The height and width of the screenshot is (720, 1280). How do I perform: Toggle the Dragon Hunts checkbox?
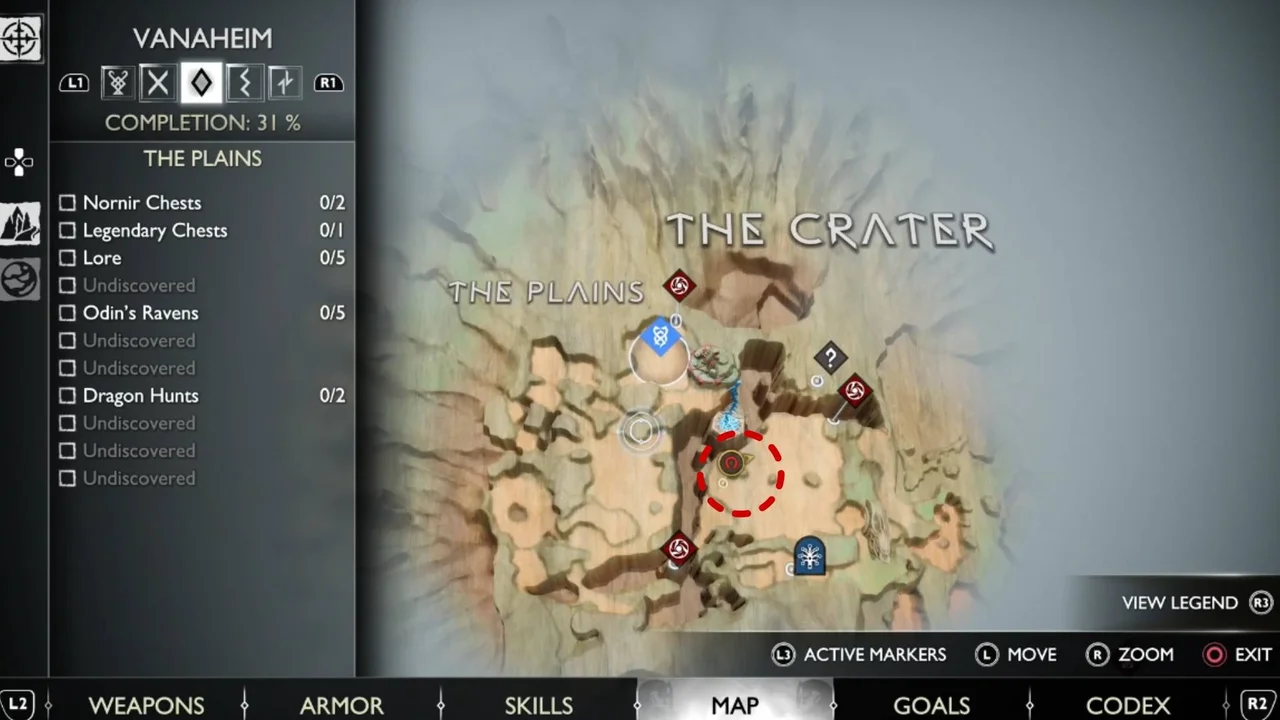(66, 396)
